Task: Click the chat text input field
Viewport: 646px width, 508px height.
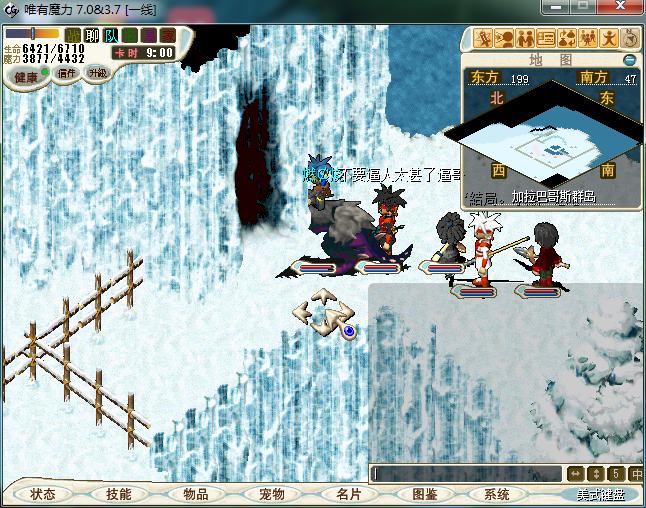Action: click(x=465, y=473)
